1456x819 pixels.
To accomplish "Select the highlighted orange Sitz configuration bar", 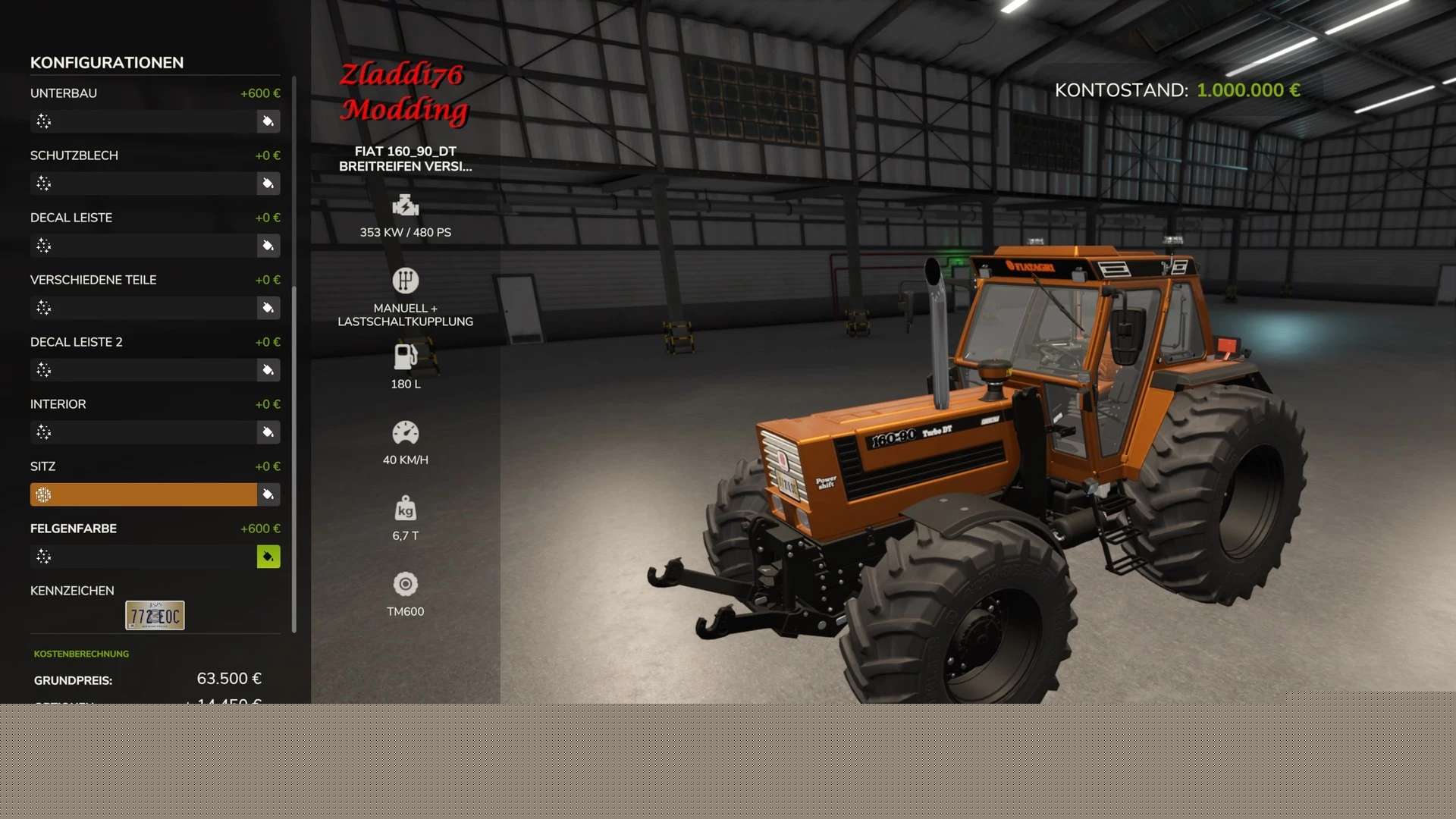I will [143, 494].
